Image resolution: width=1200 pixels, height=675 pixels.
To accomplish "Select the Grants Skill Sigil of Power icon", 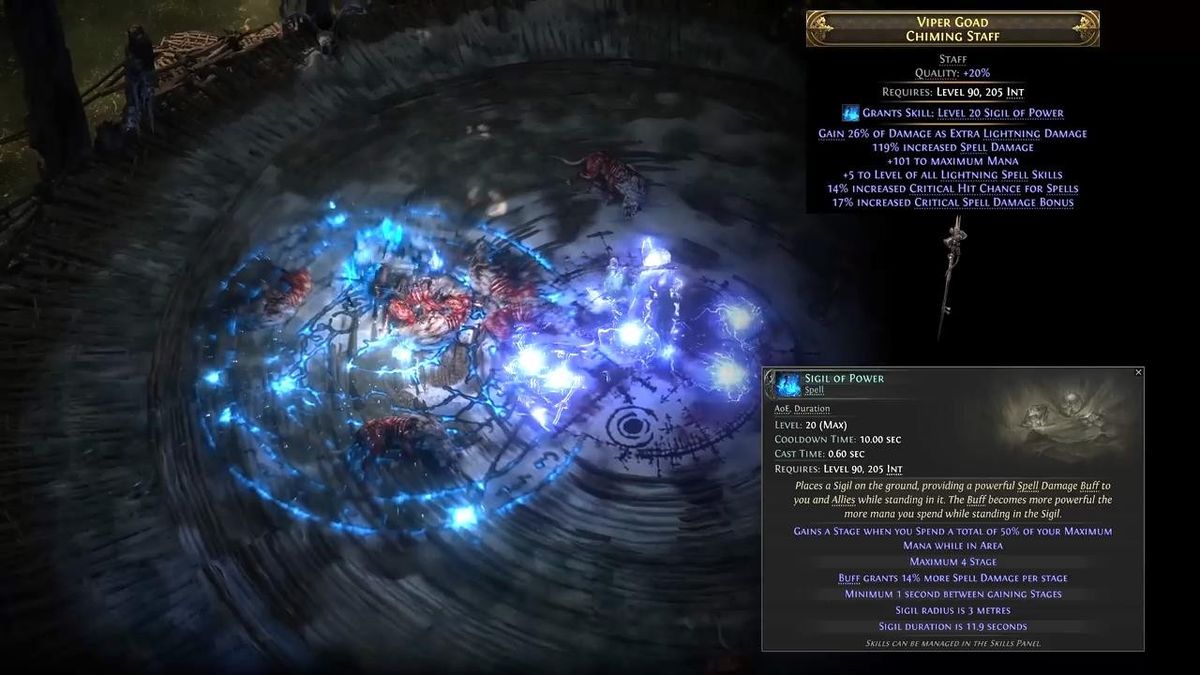I will click(851, 113).
